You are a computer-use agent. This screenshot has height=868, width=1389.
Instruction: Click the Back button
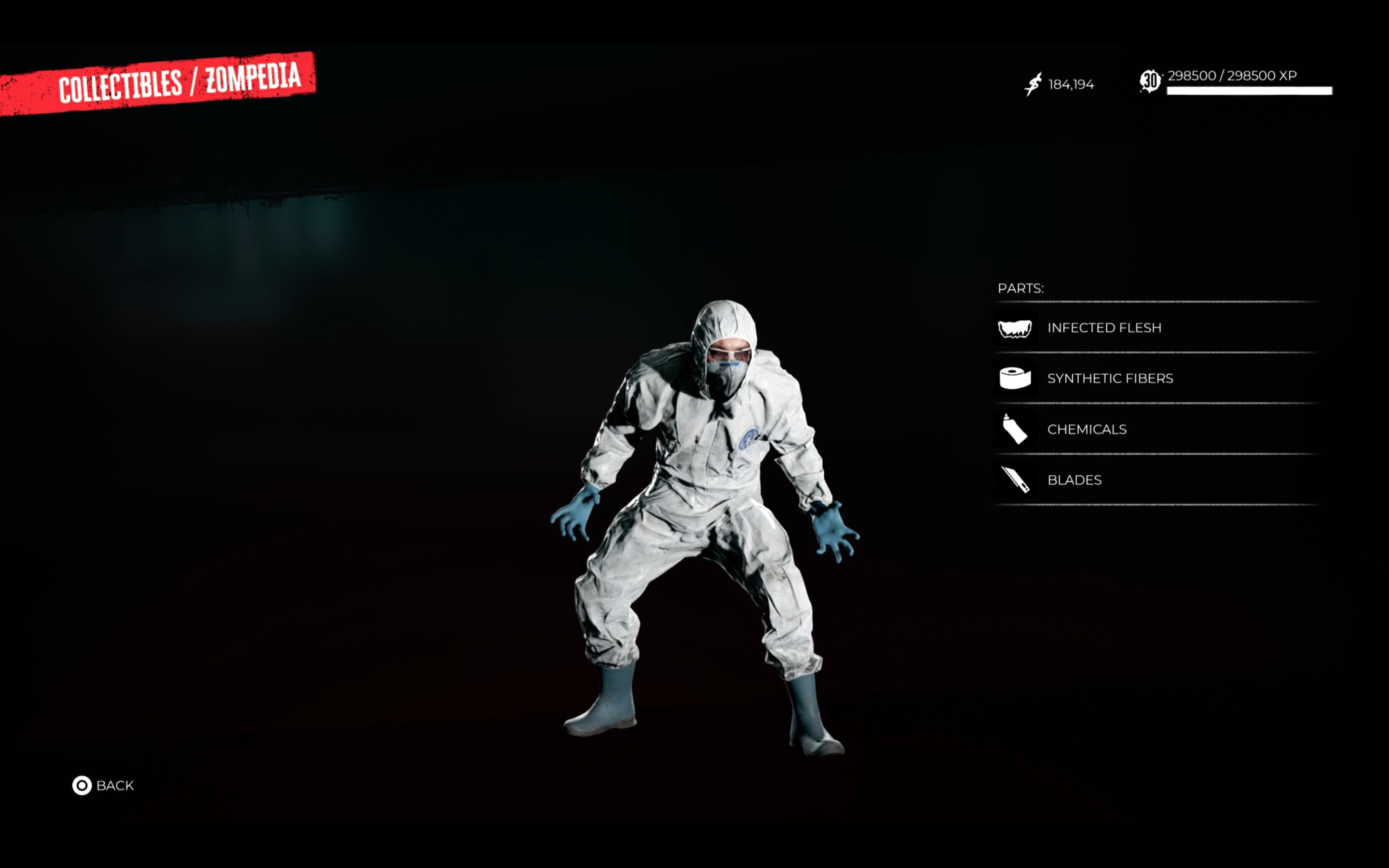pyautogui.click(x=115, y=785)
